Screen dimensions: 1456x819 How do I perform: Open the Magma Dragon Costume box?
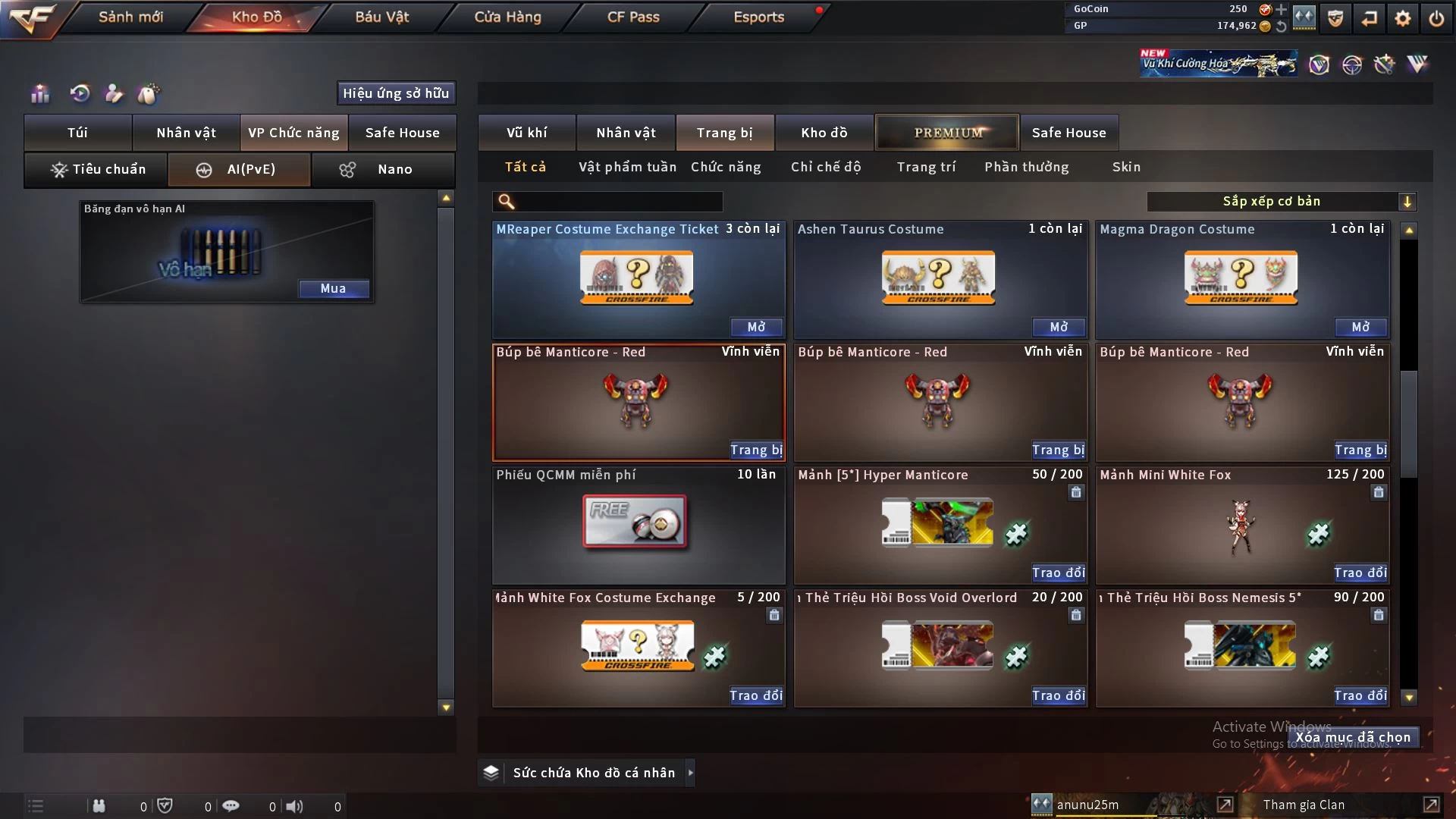1360,327
